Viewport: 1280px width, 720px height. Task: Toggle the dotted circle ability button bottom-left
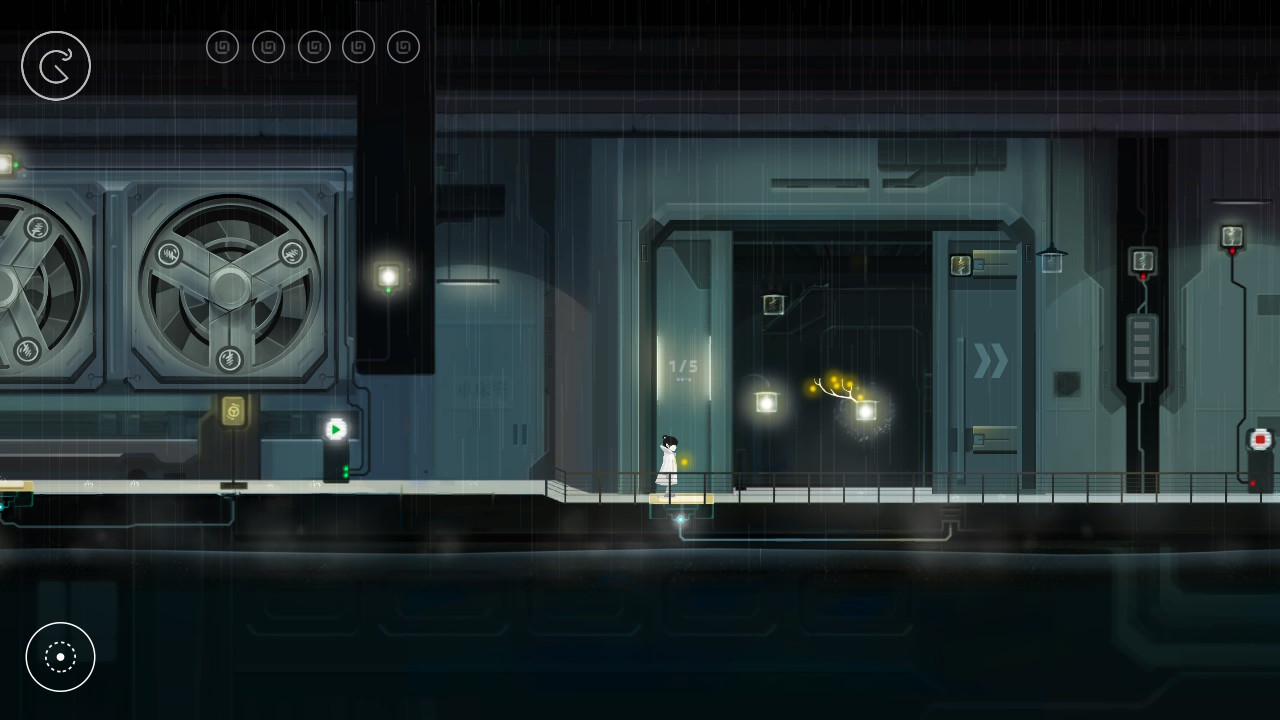click(60, 657)
